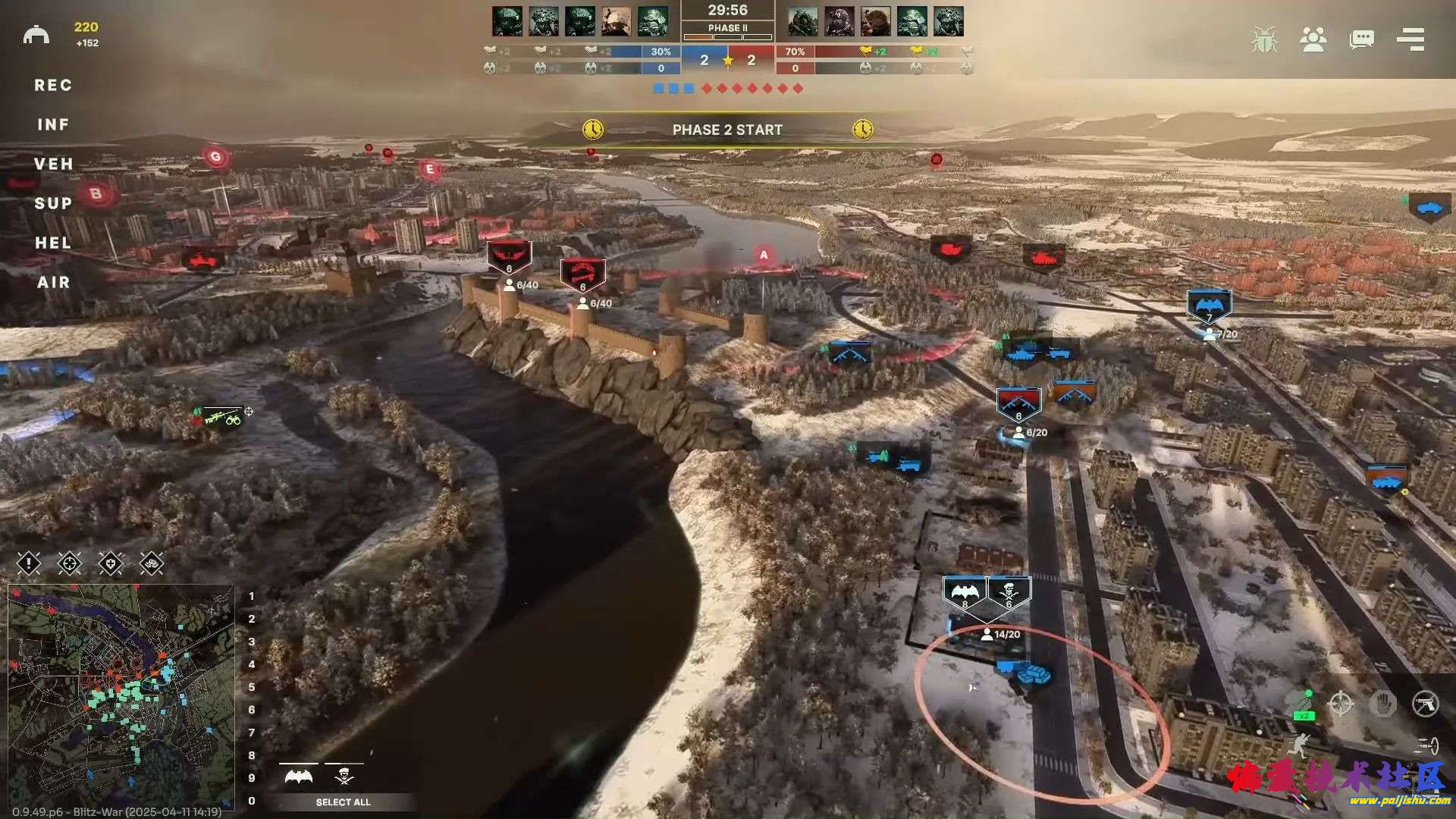The height and width of the screenshot is (819, 1456).
Task: Activate the stop hand command
Action: coord(1383,704)
